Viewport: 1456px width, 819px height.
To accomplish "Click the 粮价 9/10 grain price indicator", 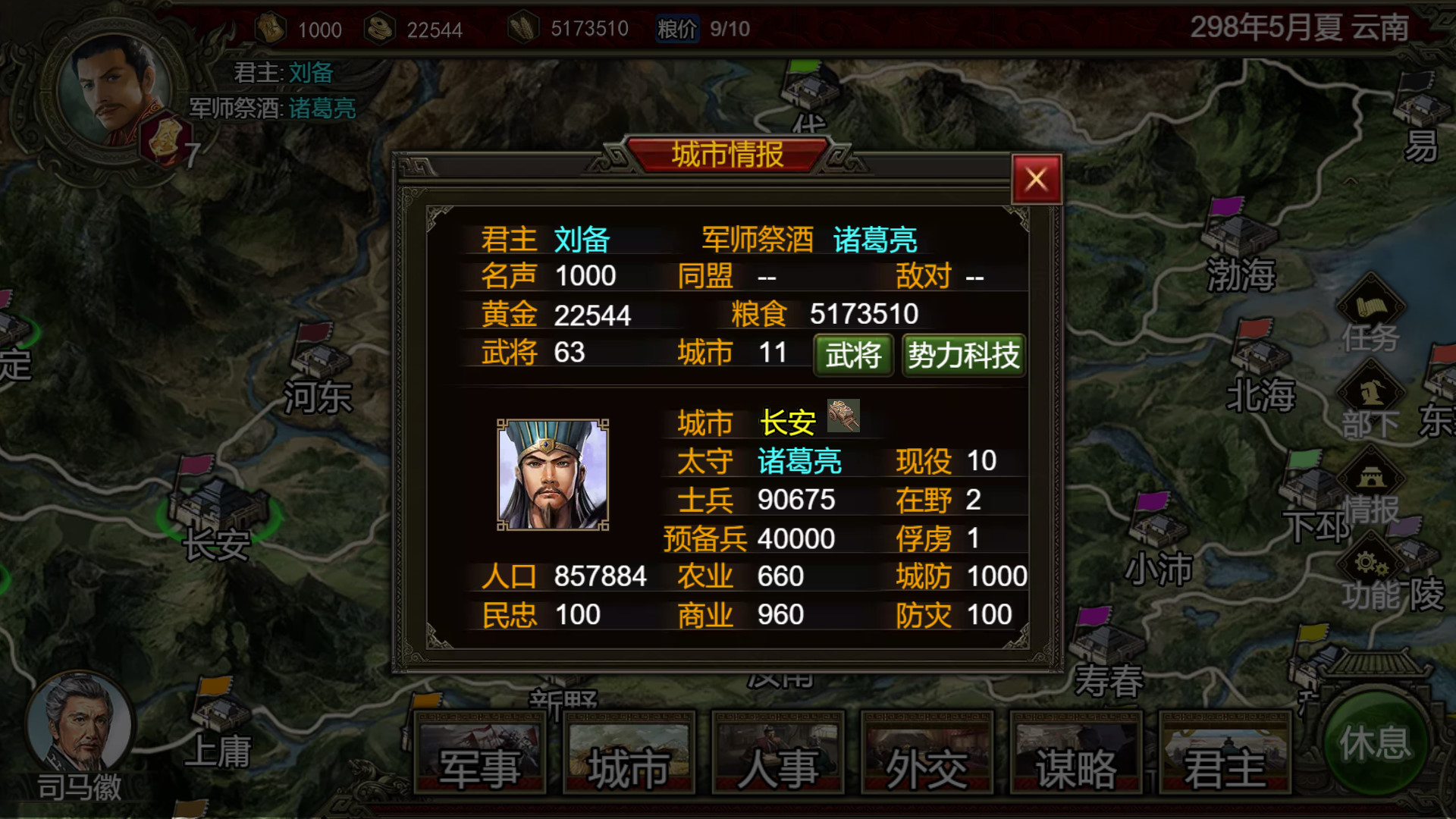I will [x=705, y=29].
